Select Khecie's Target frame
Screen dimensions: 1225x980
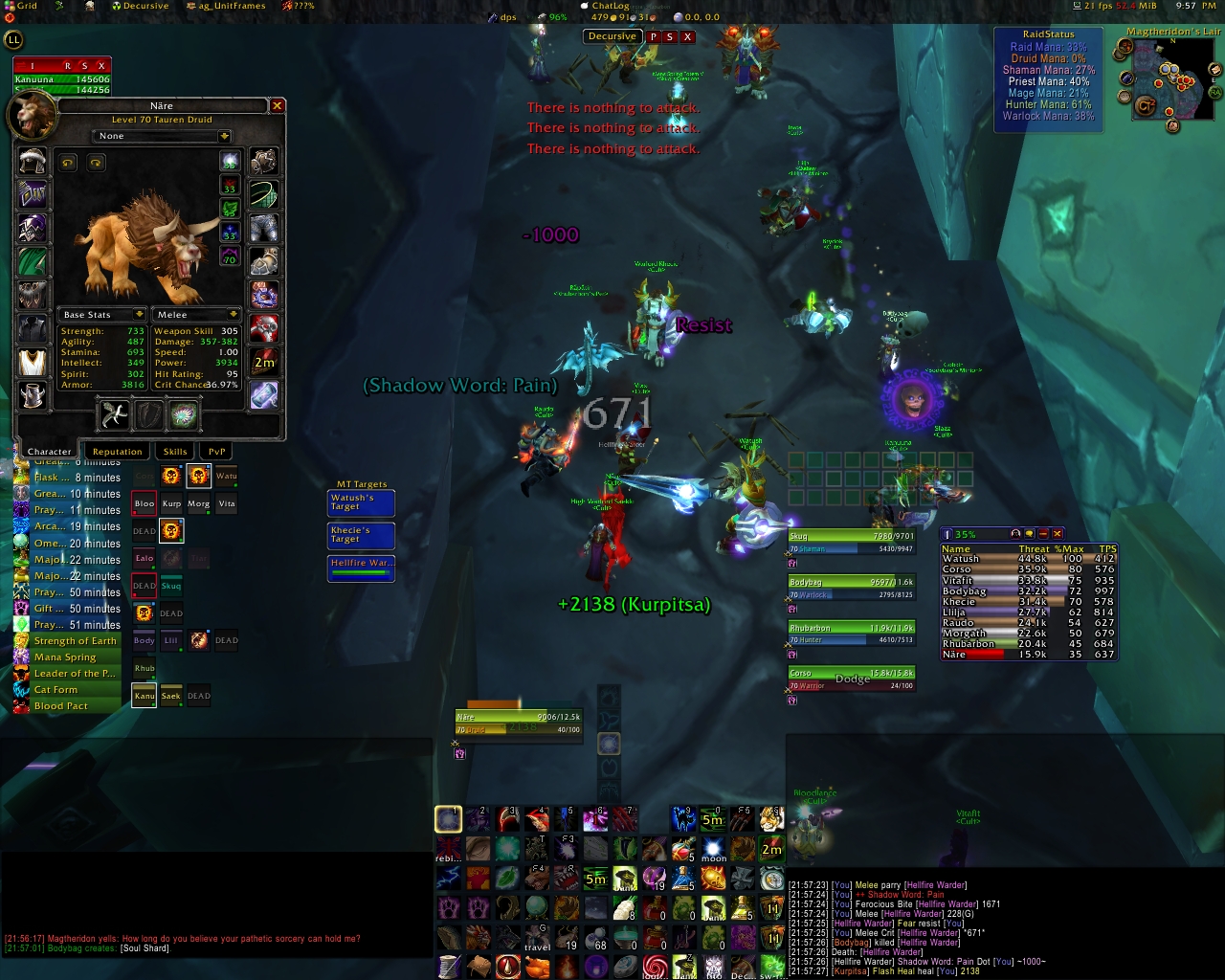pyautogui.click(x=361, y=535)
